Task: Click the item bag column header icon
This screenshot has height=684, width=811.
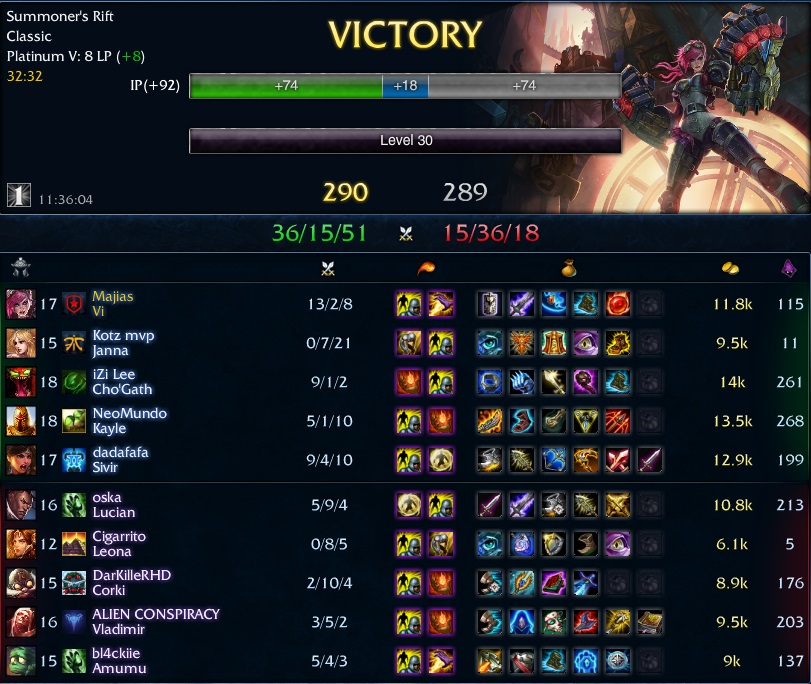Action: (566, 268)
